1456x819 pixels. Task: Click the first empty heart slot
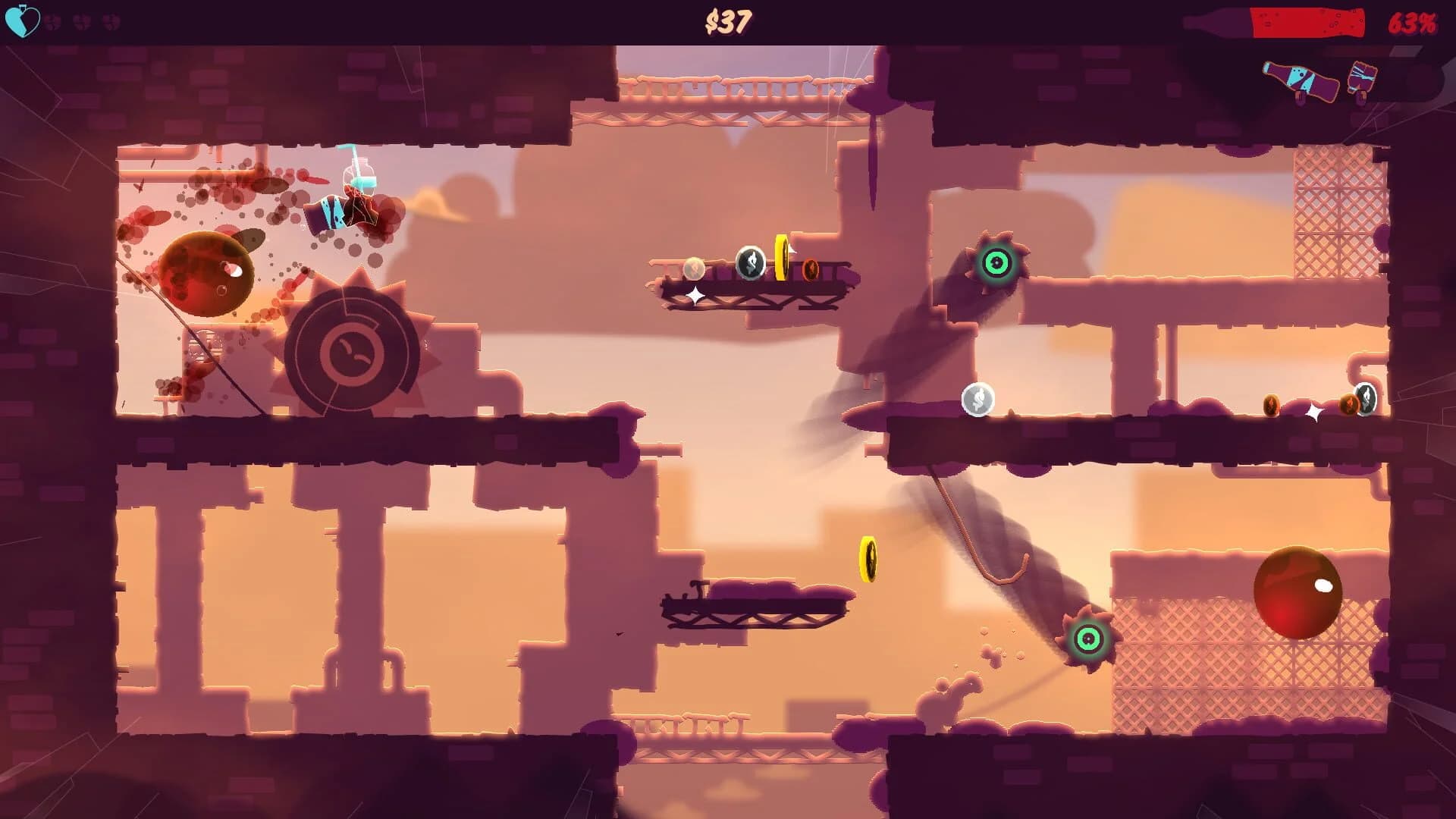coord(52,21)
